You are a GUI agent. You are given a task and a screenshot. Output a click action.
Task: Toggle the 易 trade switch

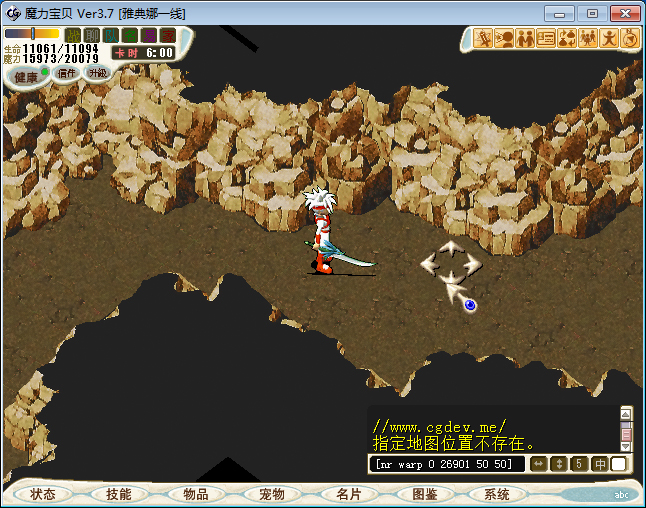[148, 35]
